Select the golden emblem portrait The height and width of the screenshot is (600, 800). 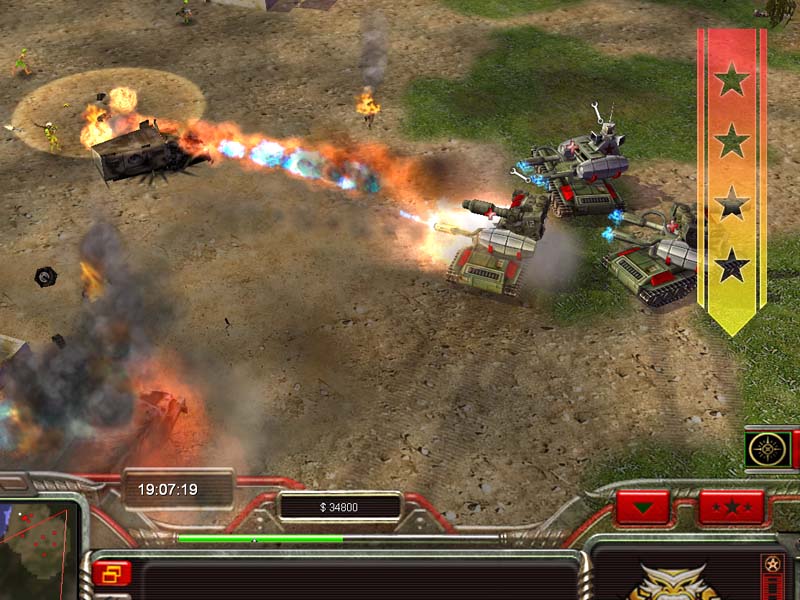click(672, 583)
